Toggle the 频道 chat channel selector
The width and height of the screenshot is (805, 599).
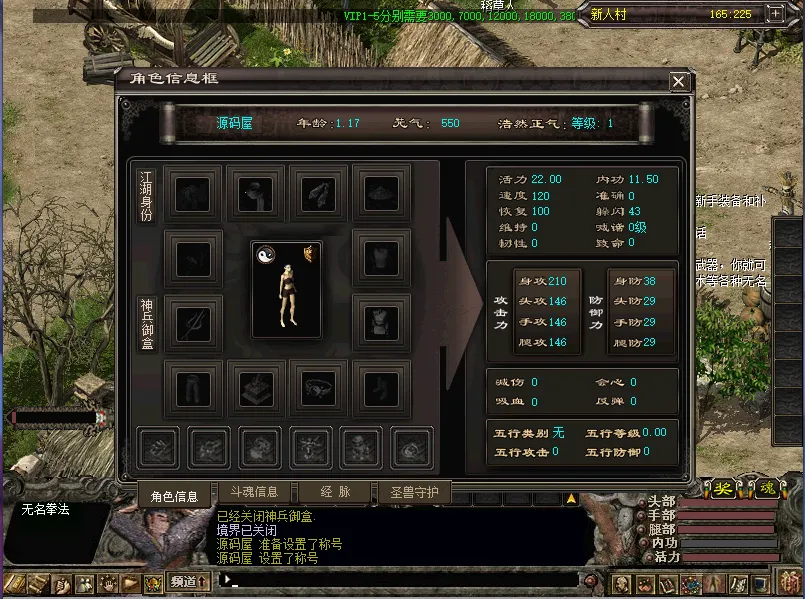189,580
